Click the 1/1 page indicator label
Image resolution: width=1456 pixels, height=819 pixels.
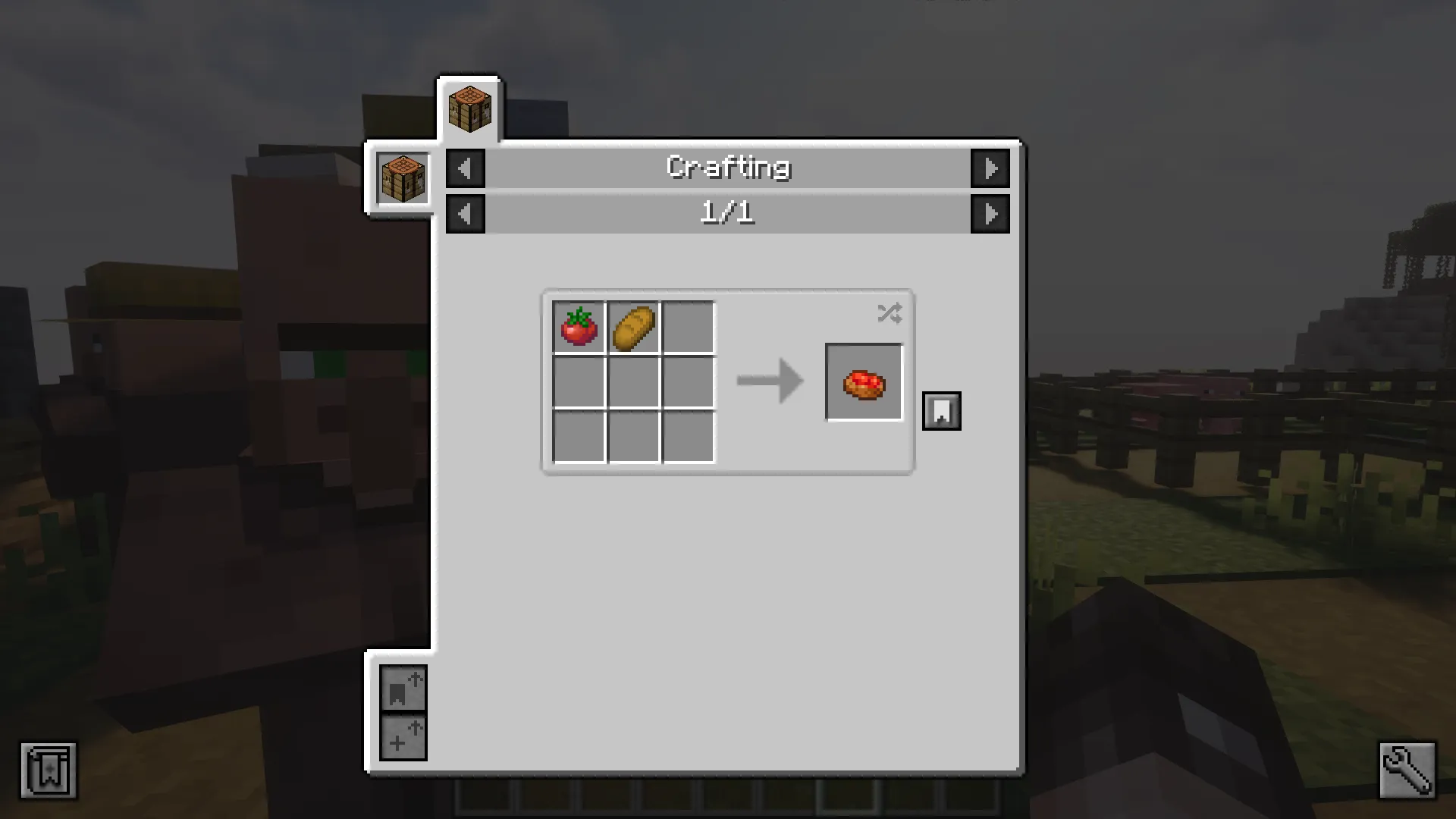(x=727, y=213)
